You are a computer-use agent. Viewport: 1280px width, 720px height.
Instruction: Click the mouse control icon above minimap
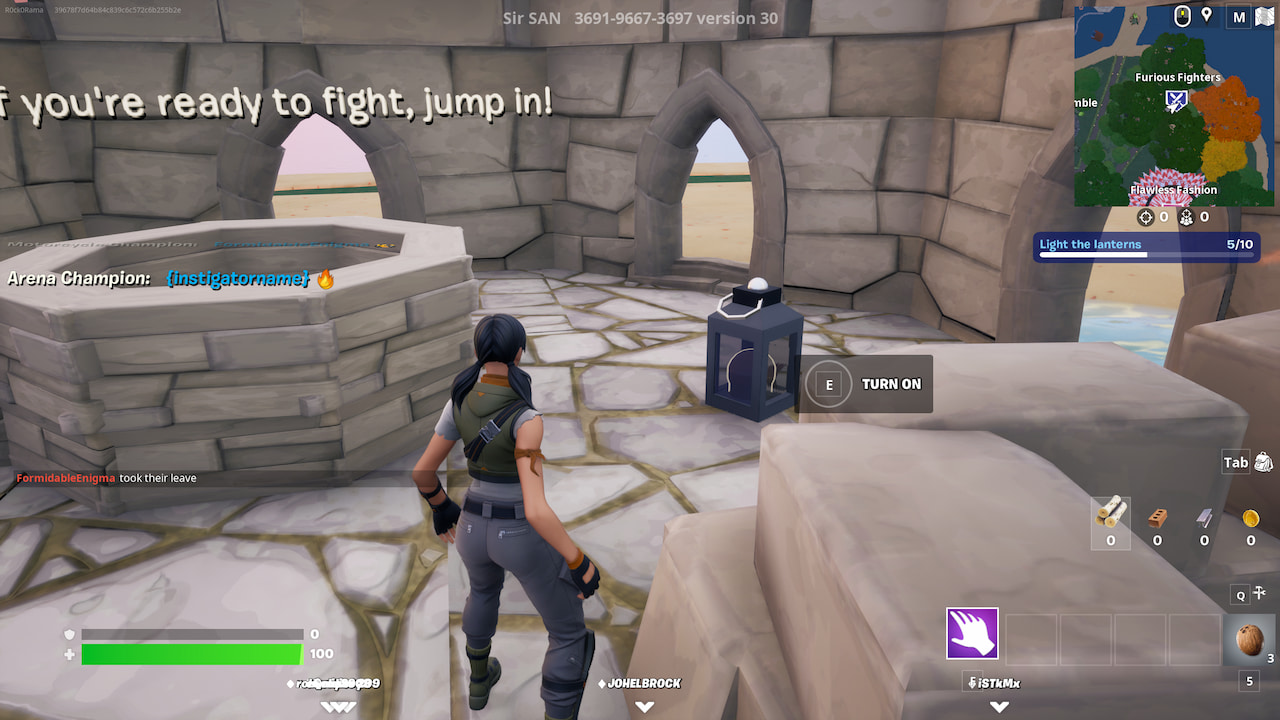pyautogui.click(x=1182, y=16)
